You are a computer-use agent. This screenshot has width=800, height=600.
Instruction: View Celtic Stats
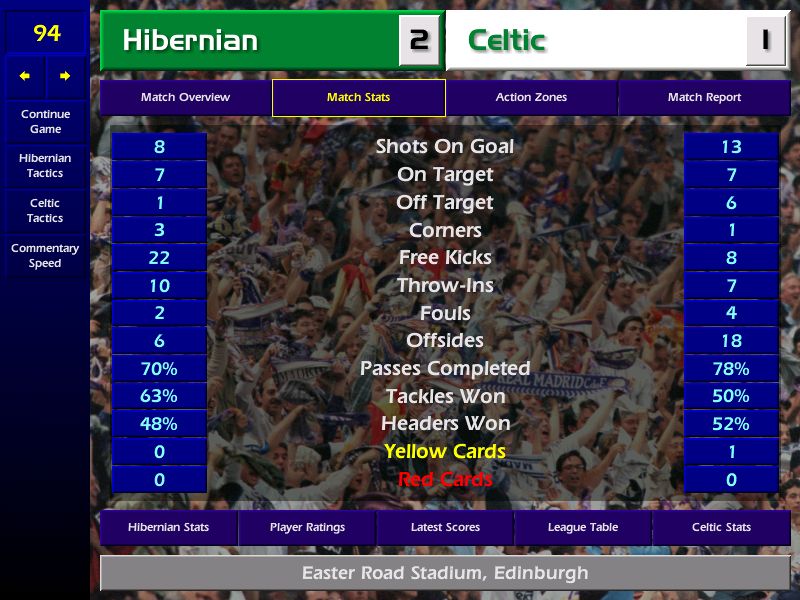721,527
